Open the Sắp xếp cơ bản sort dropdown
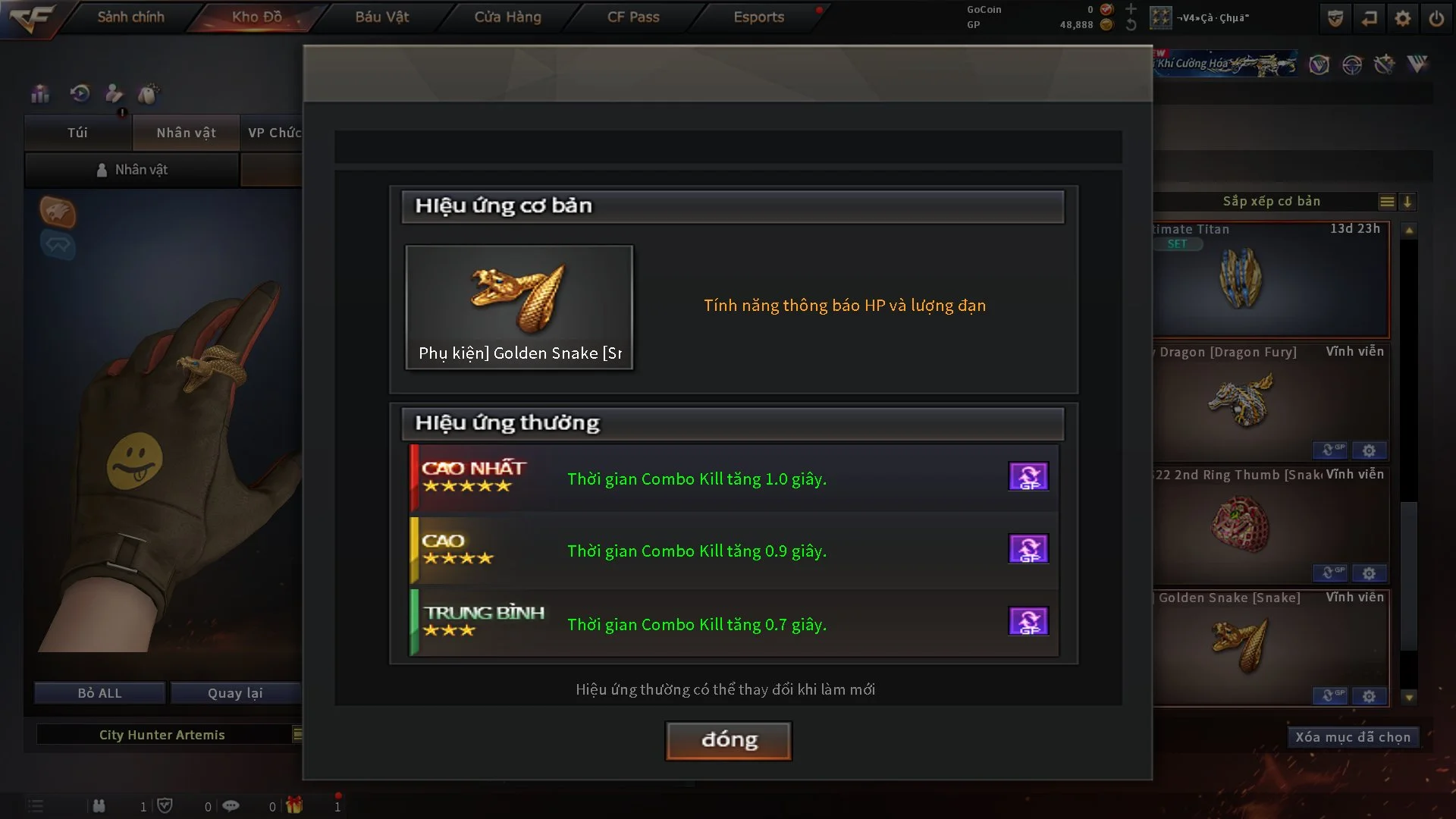 tap(1386, 202)
